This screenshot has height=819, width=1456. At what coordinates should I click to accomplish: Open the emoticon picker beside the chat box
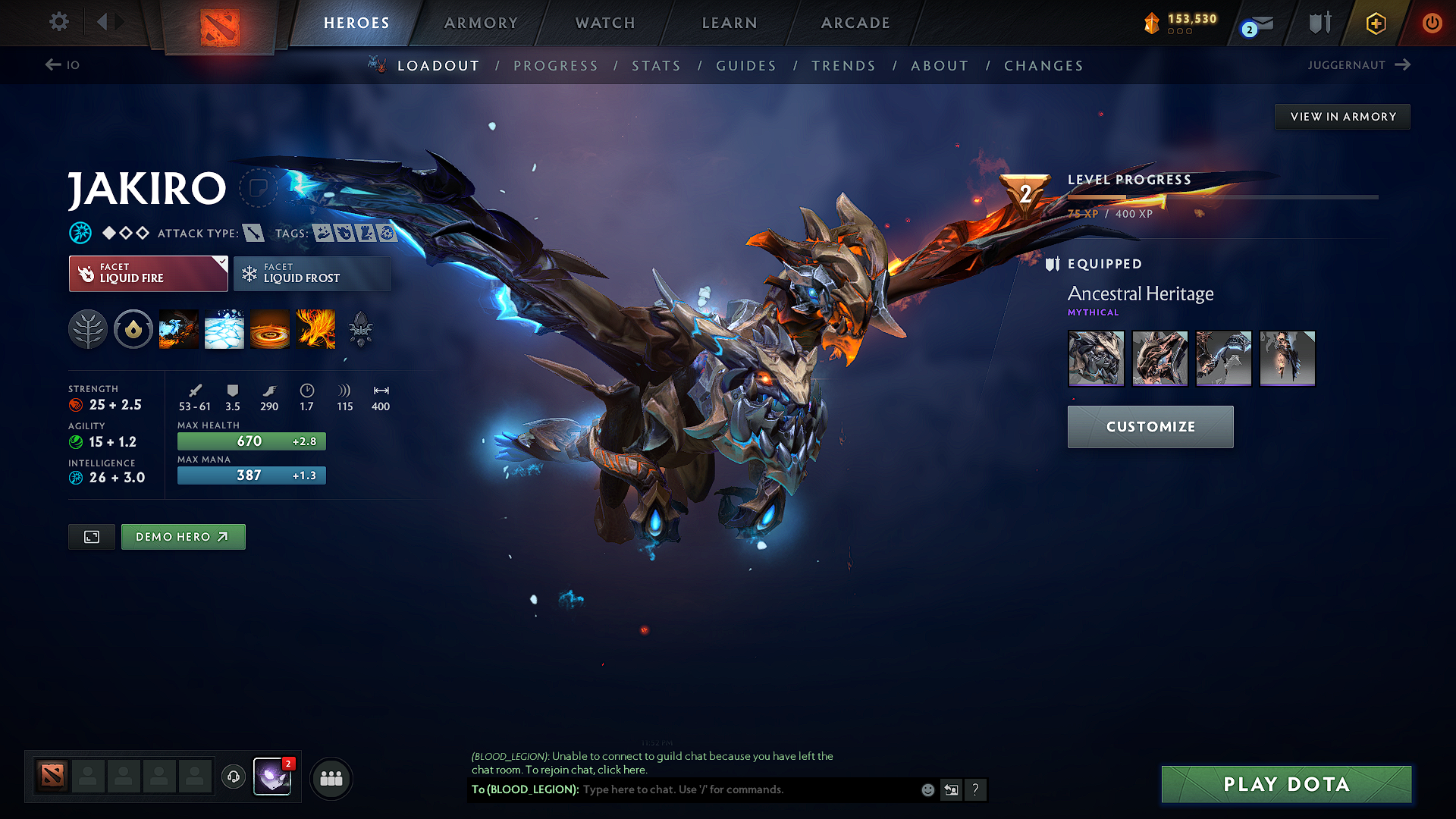coord(927,789)
